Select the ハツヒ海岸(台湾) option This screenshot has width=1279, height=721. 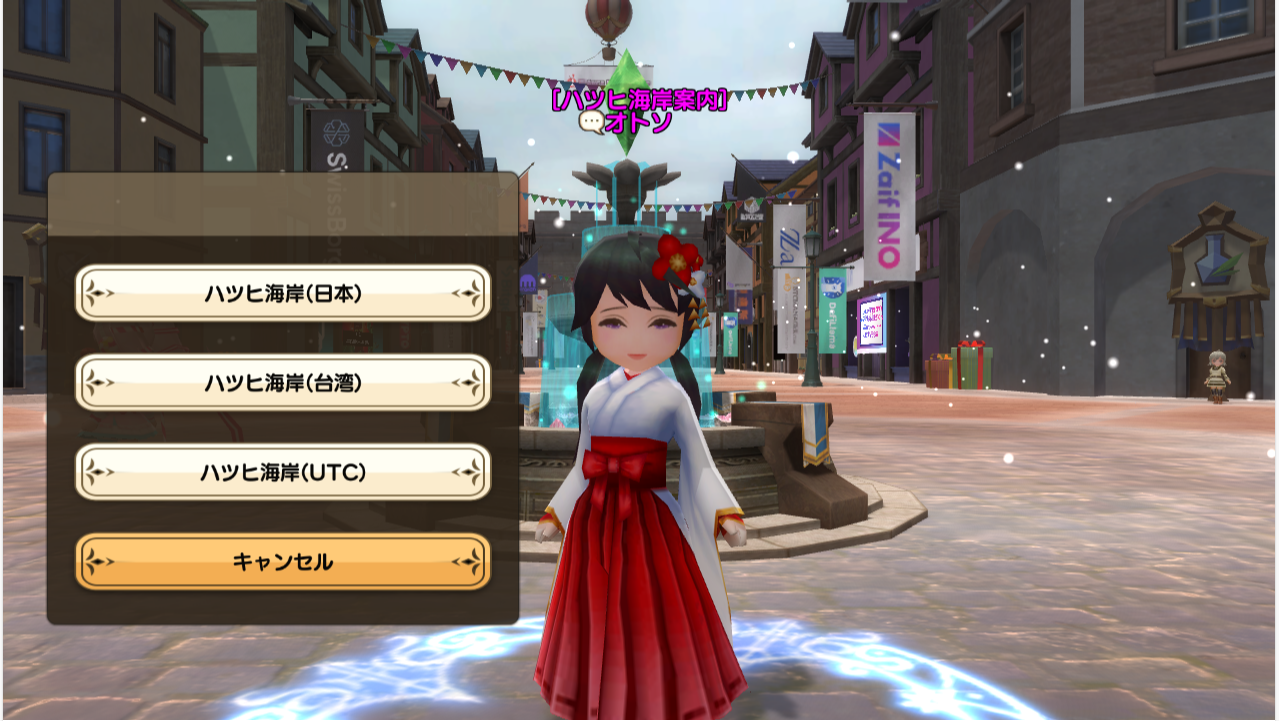[x=283, y=382]
